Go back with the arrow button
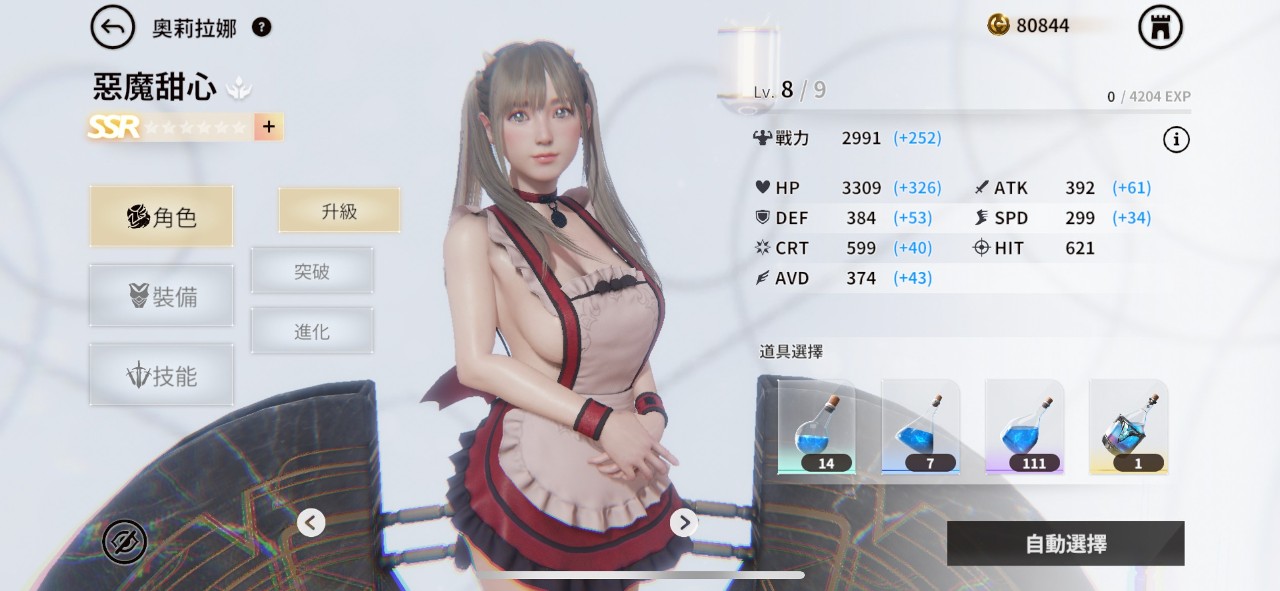This screenshot has height=591, width=1280. coord(113,28)
